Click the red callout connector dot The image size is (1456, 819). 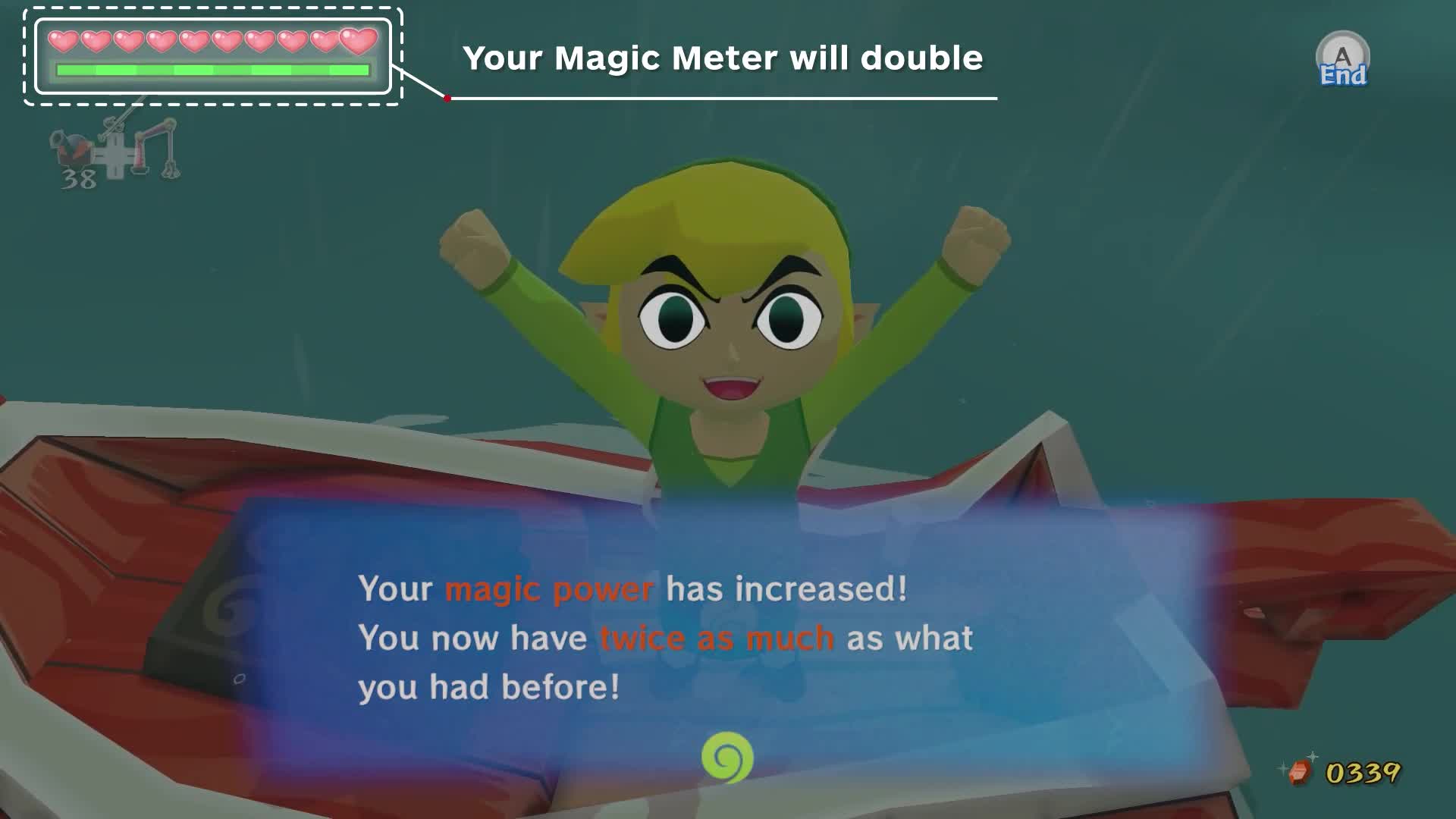[447, 97]
